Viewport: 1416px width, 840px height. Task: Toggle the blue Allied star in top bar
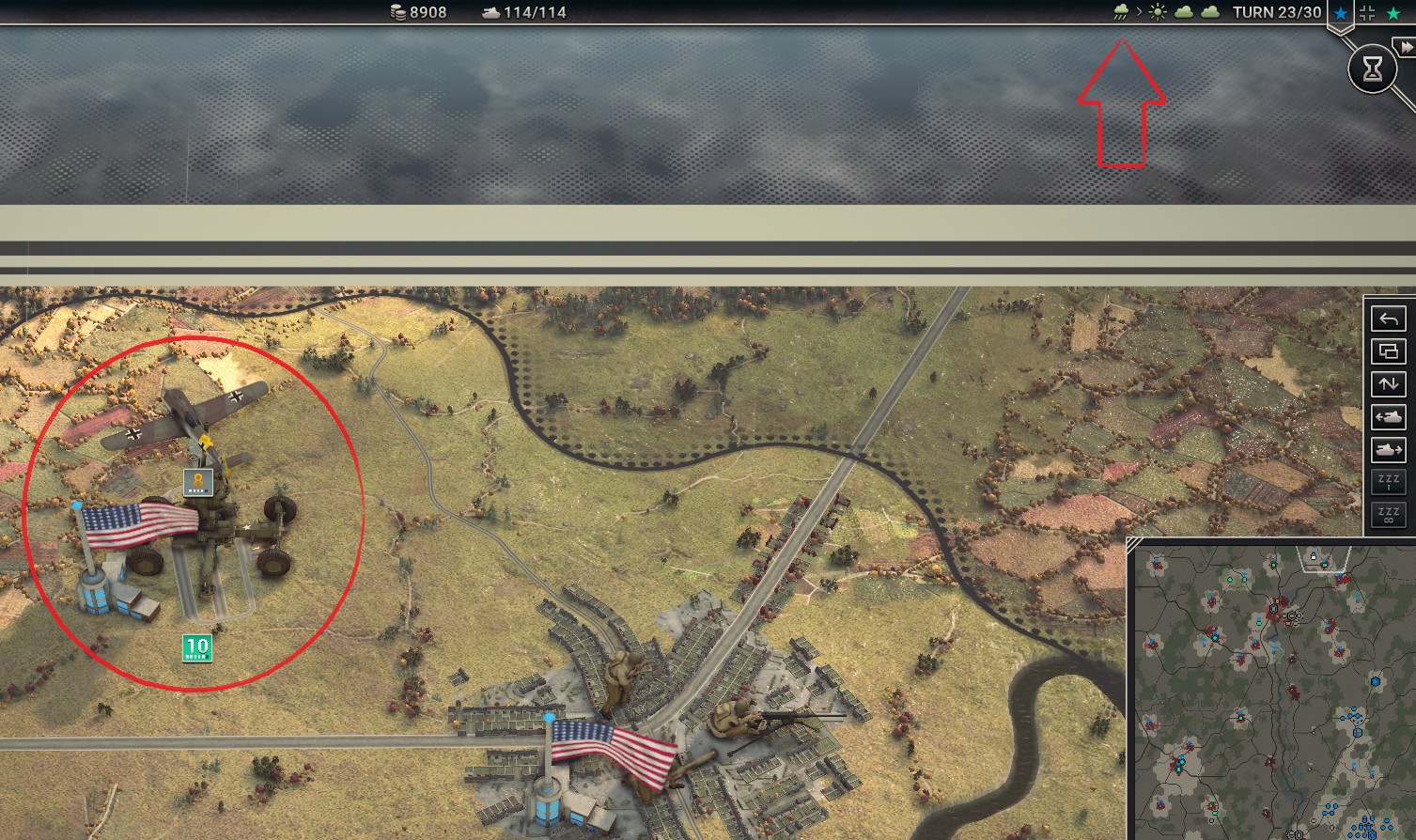[x=1338, y=13]
